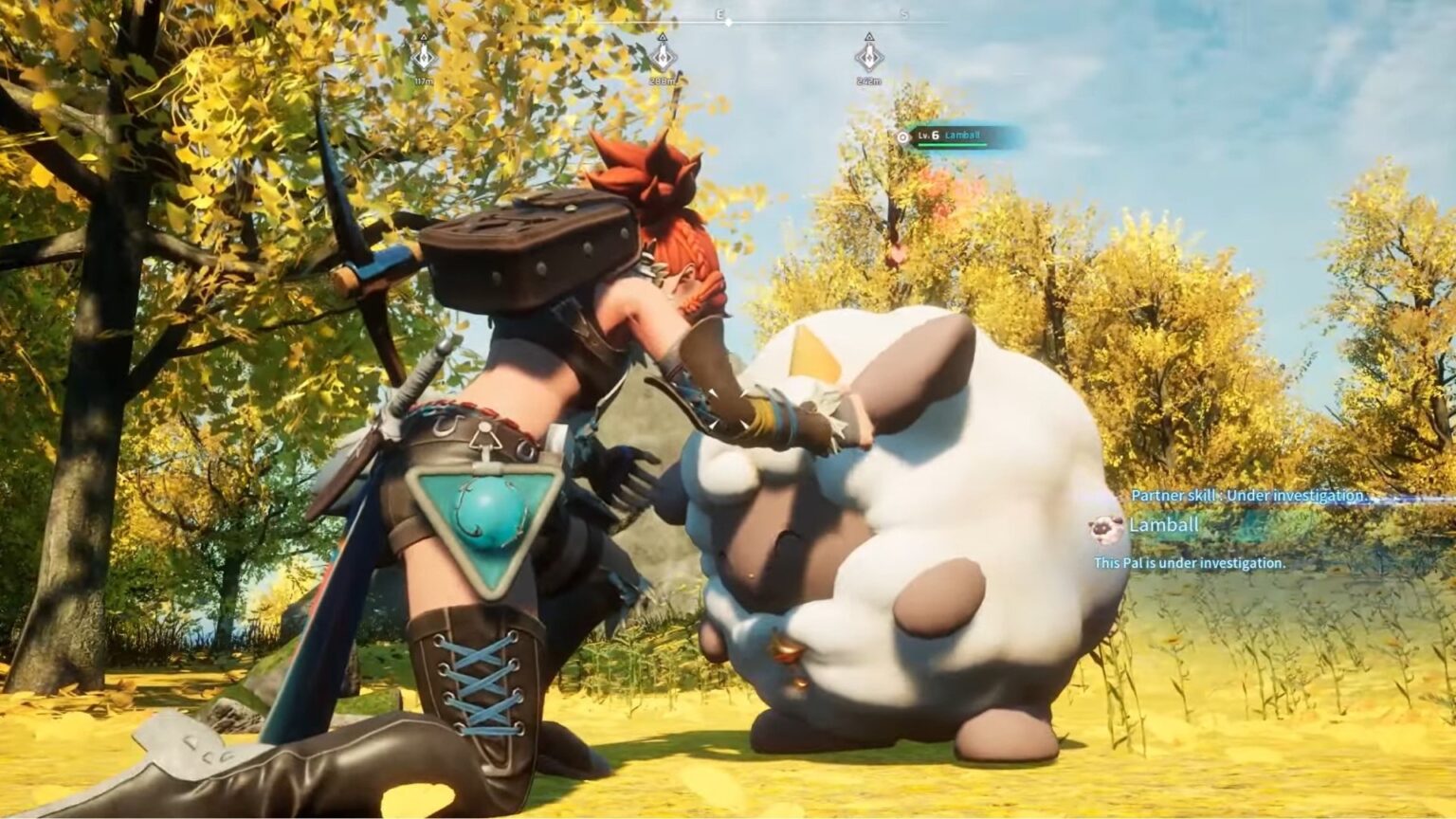Click the triangle above the 288m marker
This screenshot has height=819, width=1456.
(662, 37)
